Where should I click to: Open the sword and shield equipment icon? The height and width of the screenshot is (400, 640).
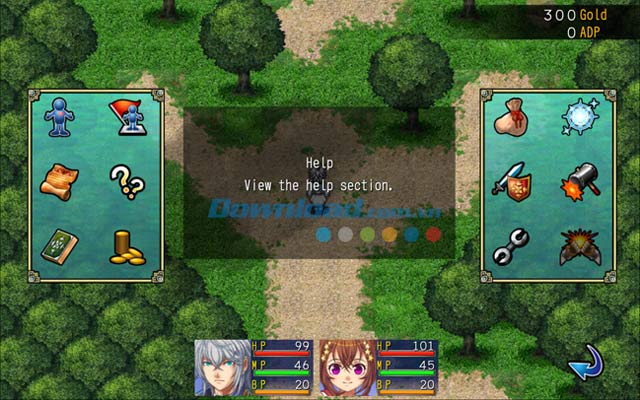pos(512,182)
